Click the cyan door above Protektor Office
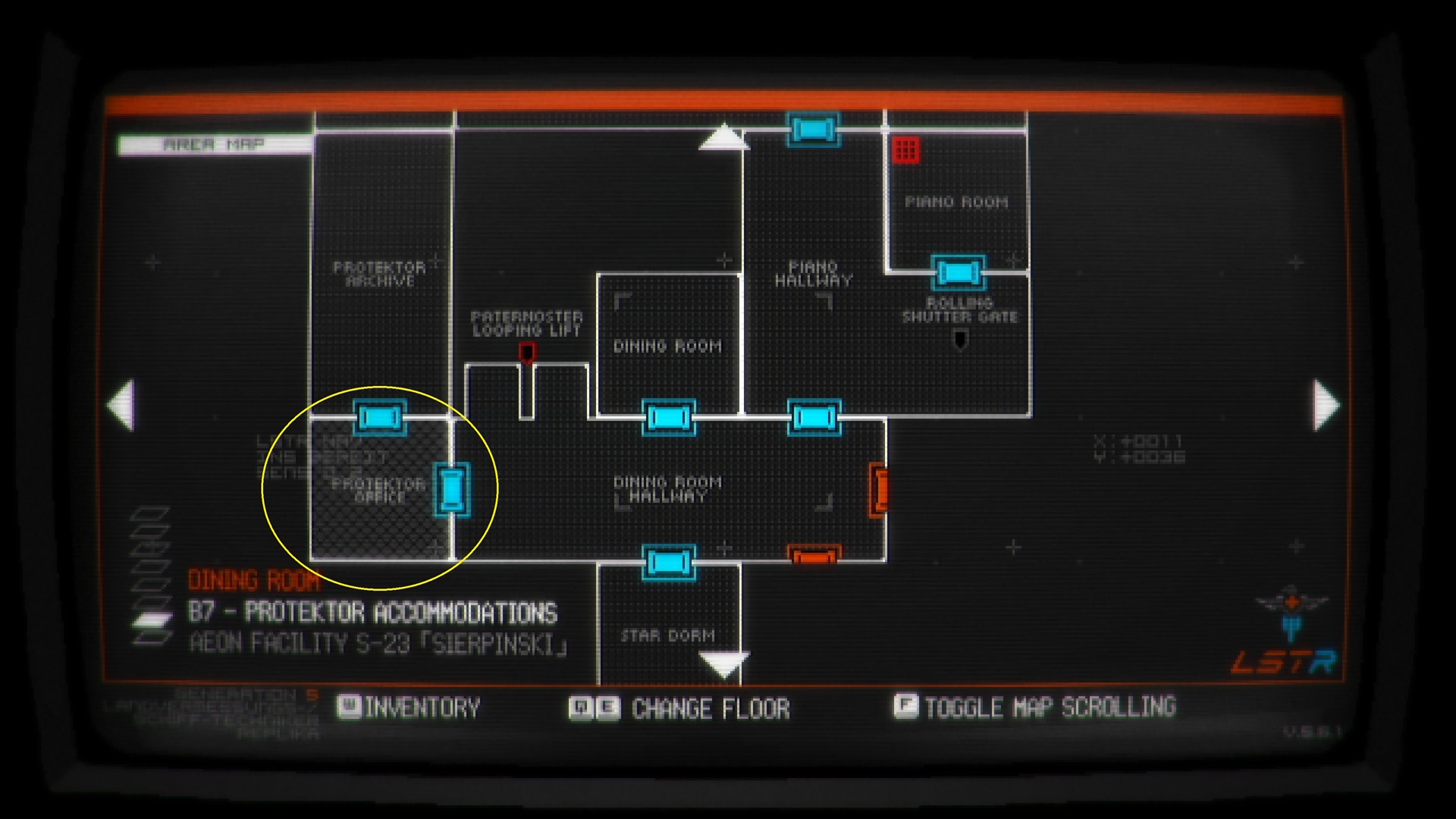The image size is (1456, 819). point(381,417)
